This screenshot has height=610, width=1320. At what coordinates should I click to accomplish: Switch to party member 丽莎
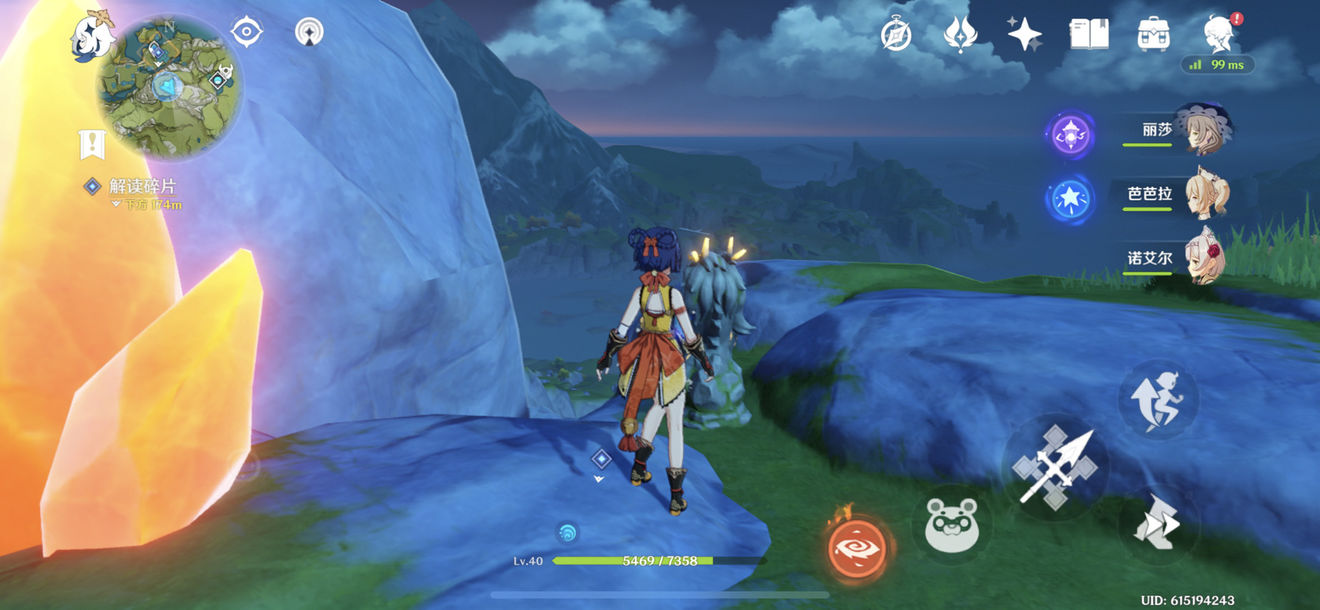[x=1201, y=129]
